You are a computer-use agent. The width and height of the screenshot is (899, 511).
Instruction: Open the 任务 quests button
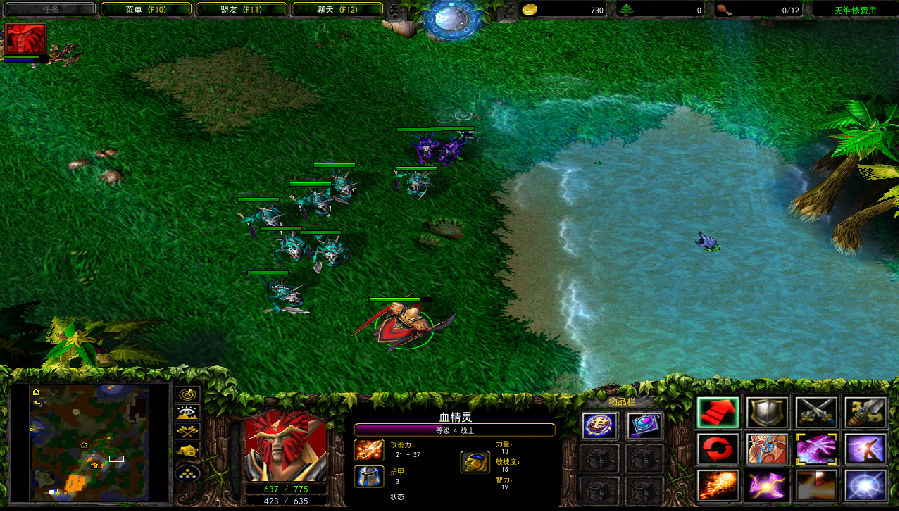49,9
